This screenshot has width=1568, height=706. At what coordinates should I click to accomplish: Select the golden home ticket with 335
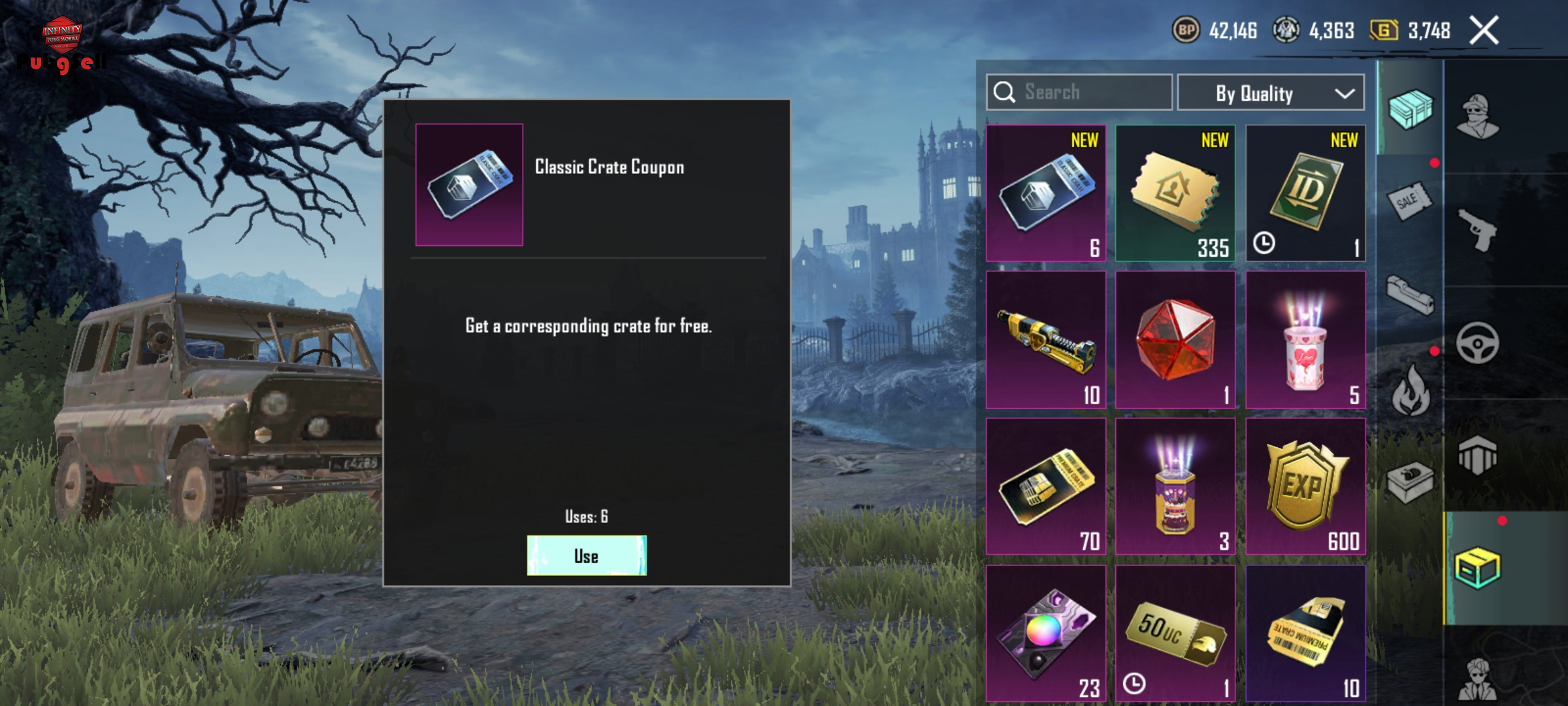1175,193
